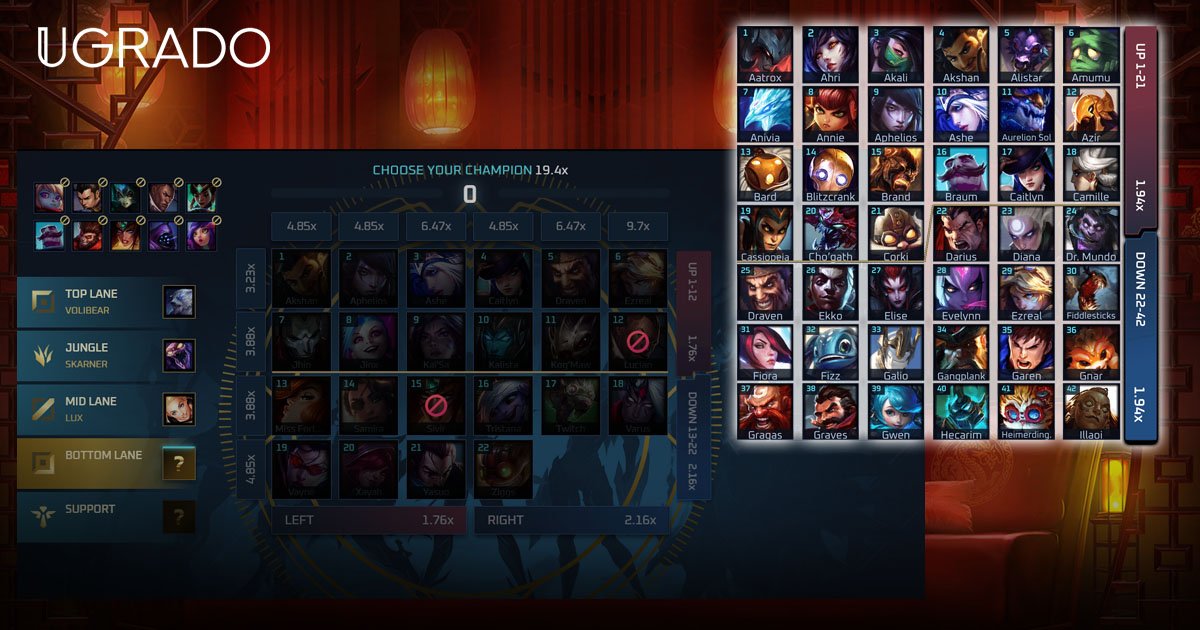Pick Blitzcrank from the champion grid

click(x=830, y=174)
